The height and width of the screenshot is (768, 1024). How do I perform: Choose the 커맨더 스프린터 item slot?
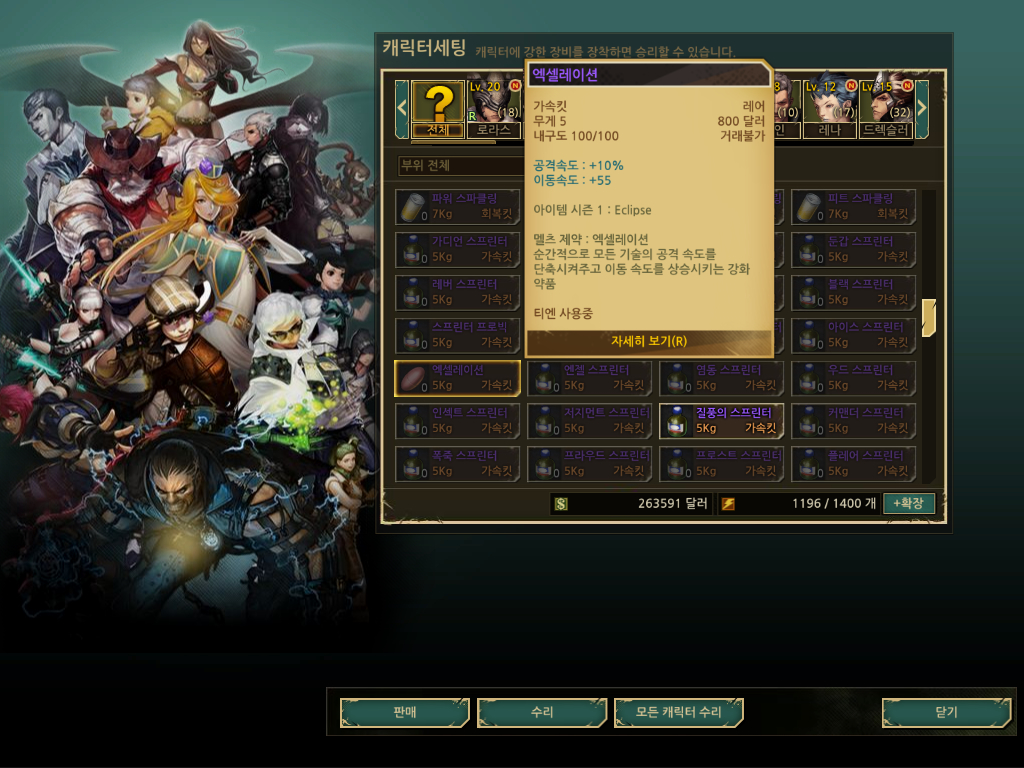(854, 421)
